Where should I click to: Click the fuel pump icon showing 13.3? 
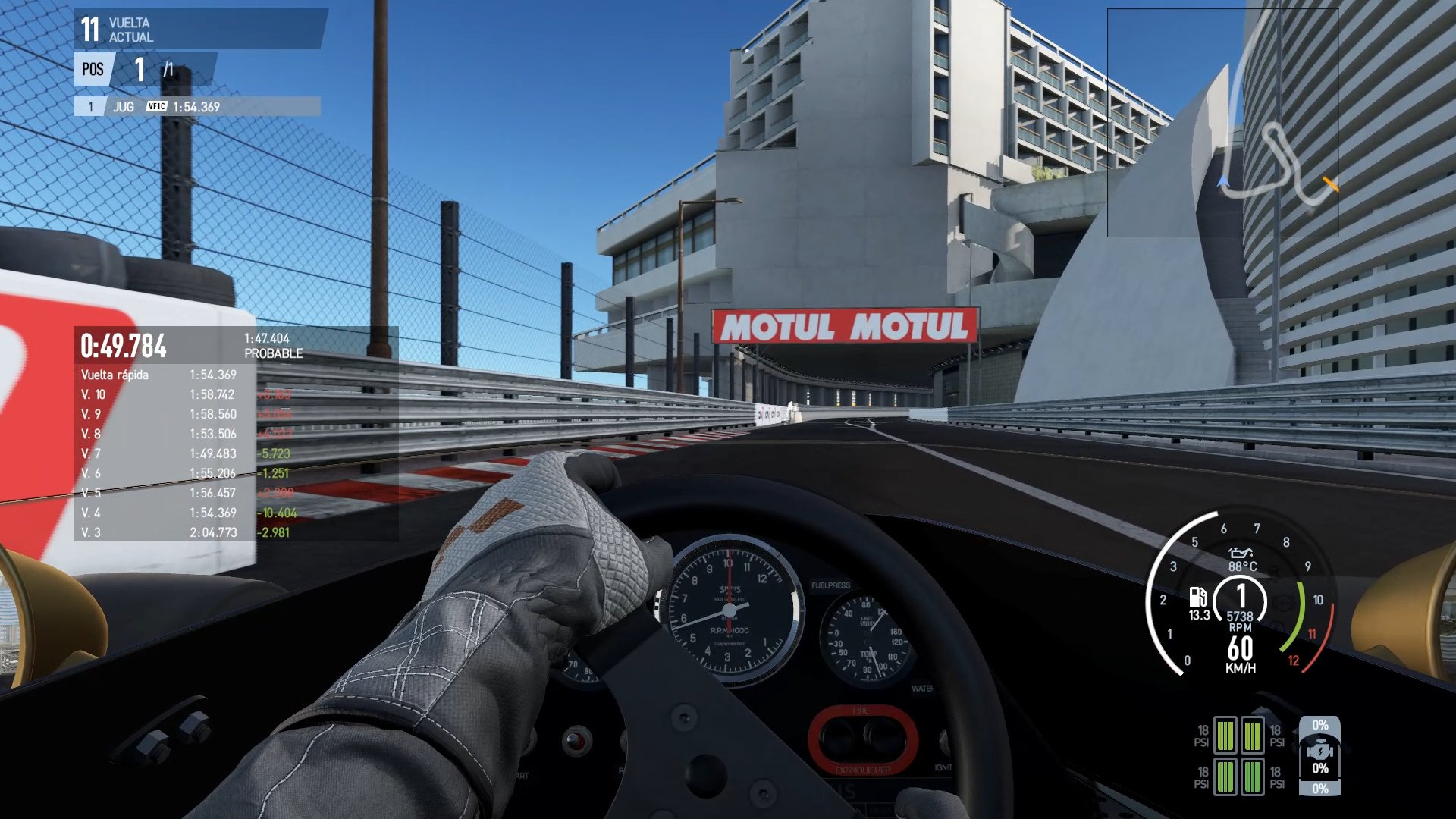coord(1197,599)
